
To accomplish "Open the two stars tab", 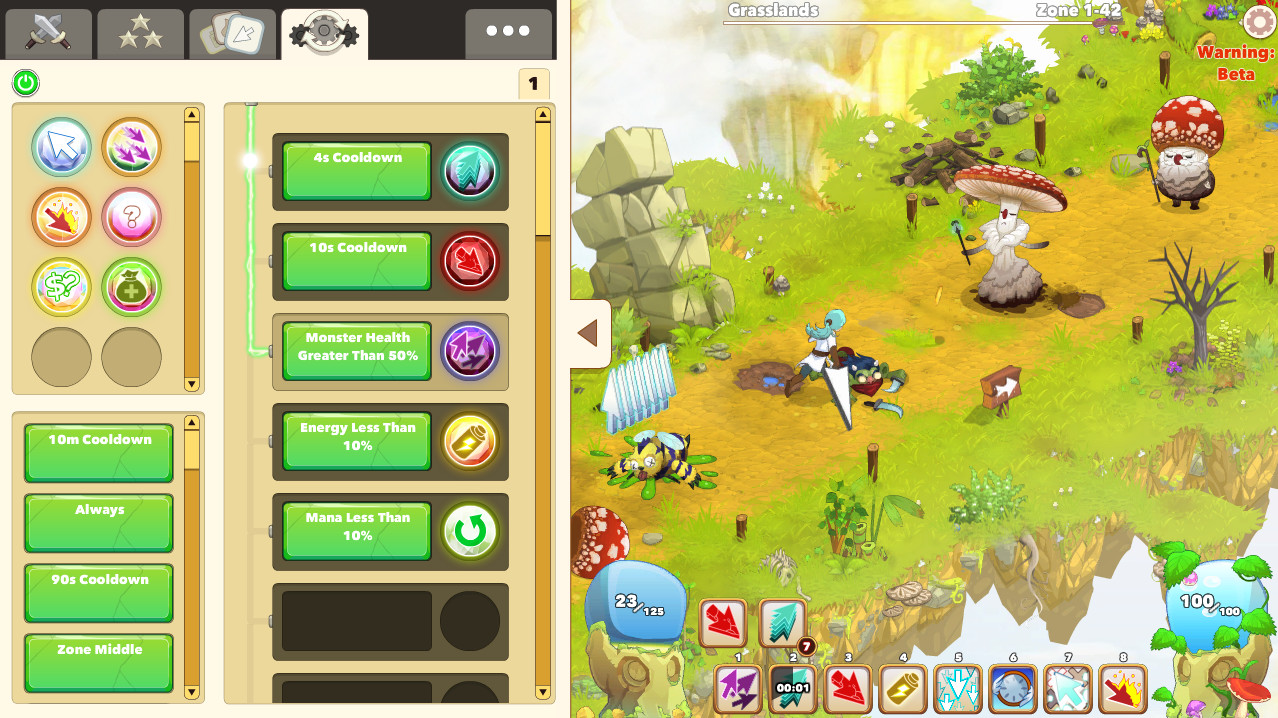I will pyautogui.click(x=141, y=35).
